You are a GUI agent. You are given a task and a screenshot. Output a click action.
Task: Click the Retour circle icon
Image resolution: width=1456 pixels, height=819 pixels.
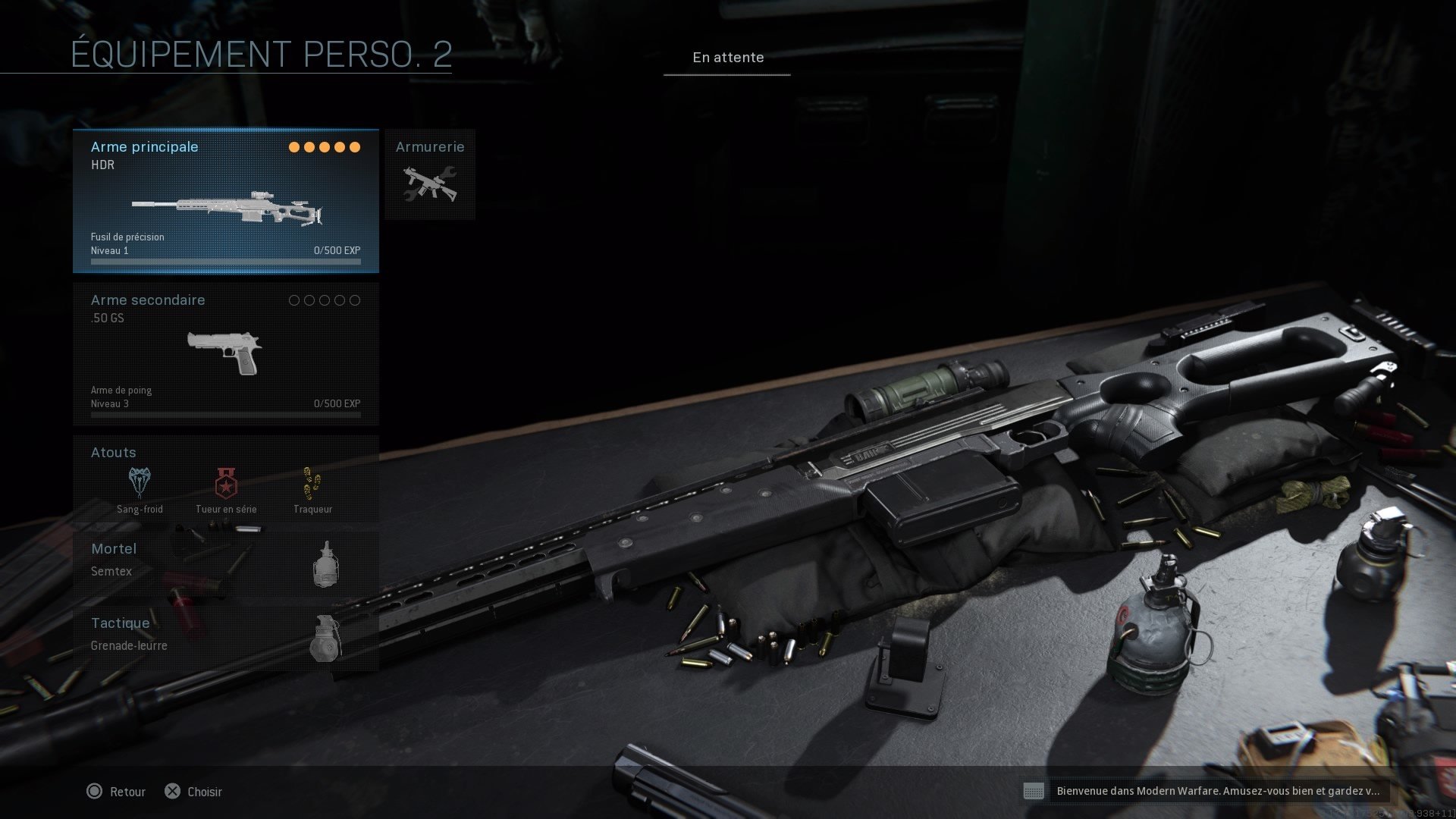coord(96,792)
